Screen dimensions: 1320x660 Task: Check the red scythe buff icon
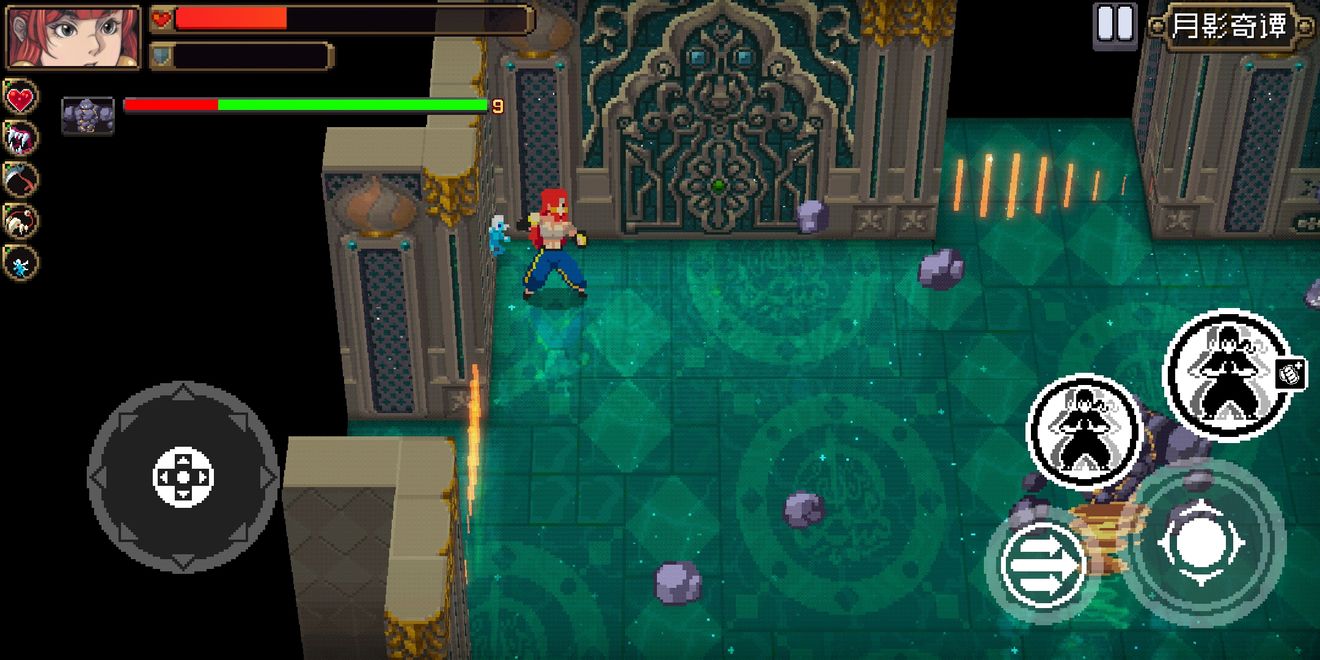click(x=21, y=180)
